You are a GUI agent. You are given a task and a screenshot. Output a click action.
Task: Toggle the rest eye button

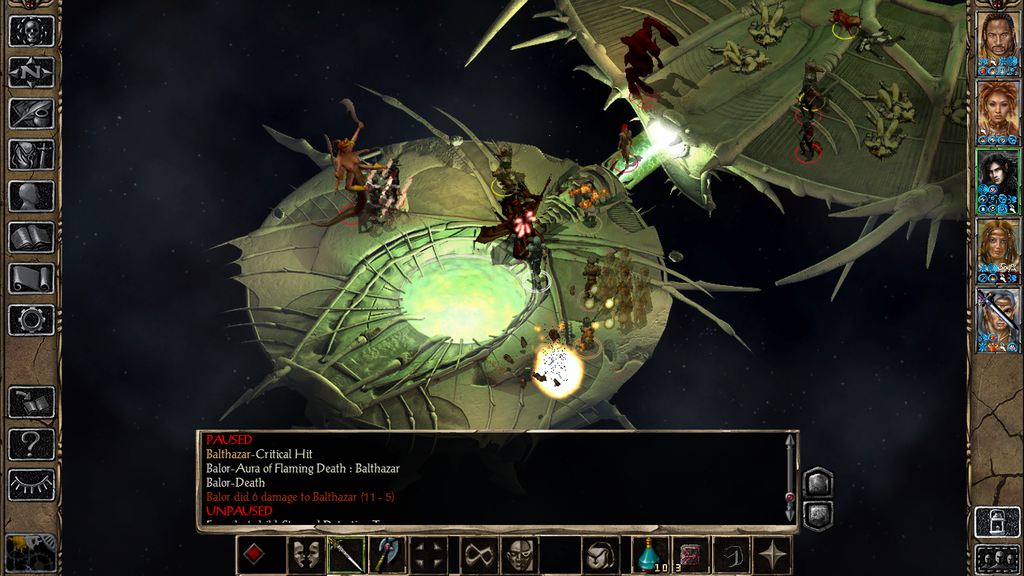[x=31, y=485]
